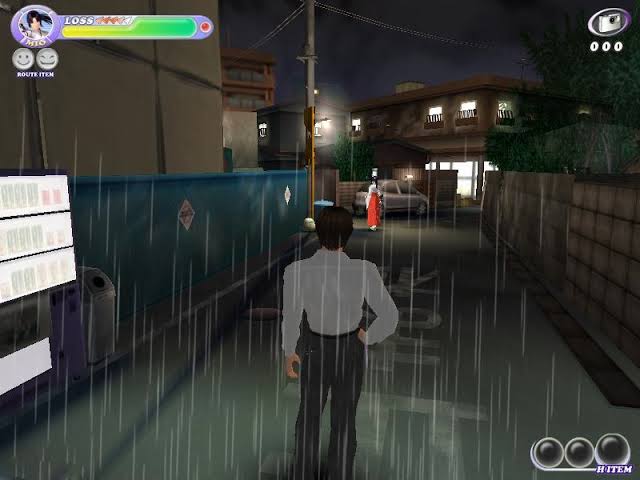Click the red orb beside the gauge
The width and height of the screenshot is (640, 480).
(x=206, y=27)
